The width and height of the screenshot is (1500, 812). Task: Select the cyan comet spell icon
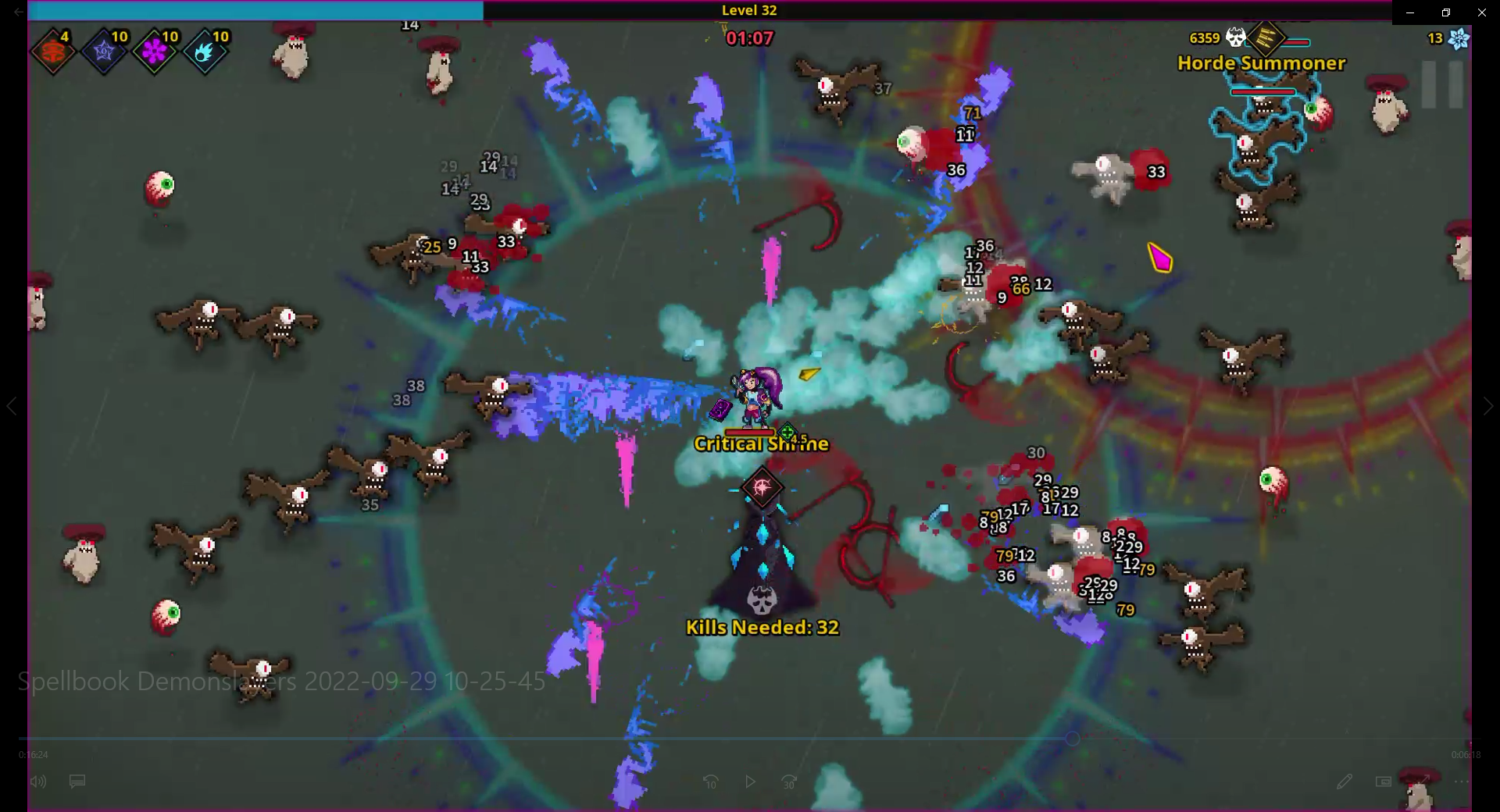click(206, 51)
